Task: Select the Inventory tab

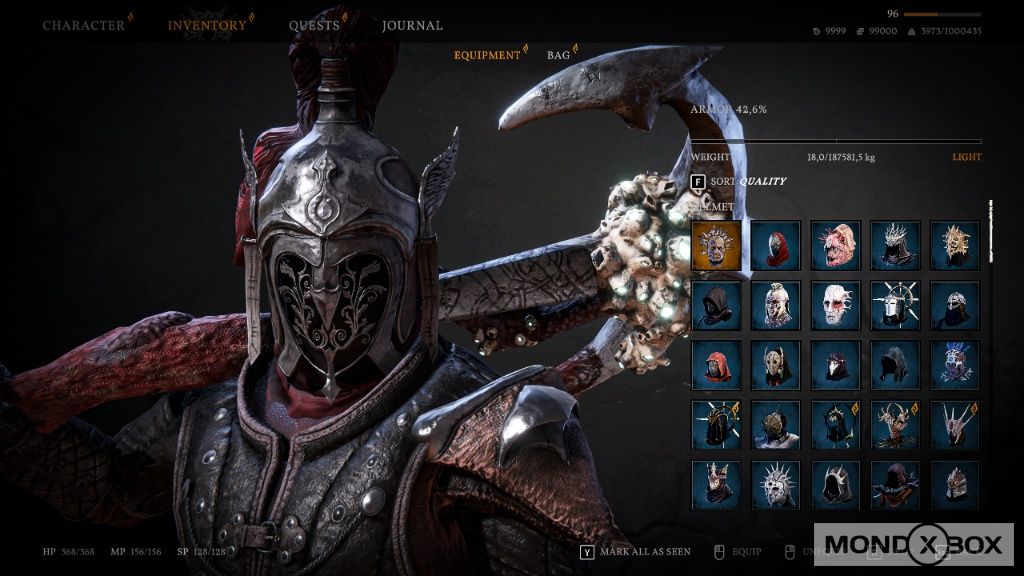Action: (x=207, y=25)
